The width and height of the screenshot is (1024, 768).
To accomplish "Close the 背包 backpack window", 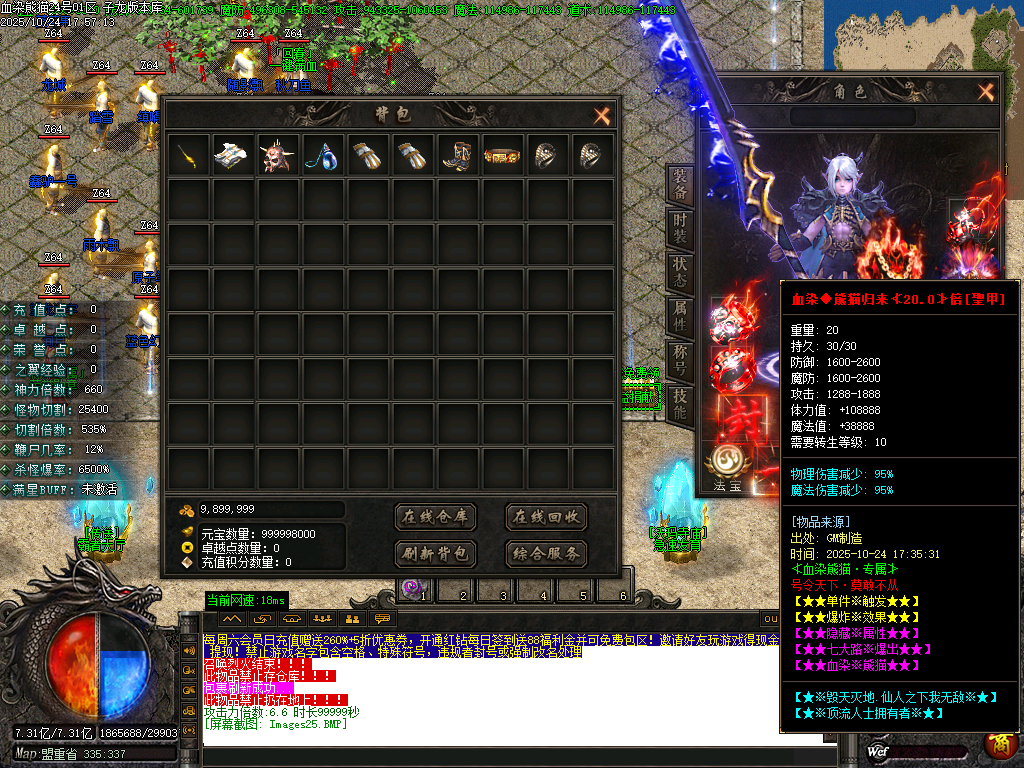I will point(602,116).
